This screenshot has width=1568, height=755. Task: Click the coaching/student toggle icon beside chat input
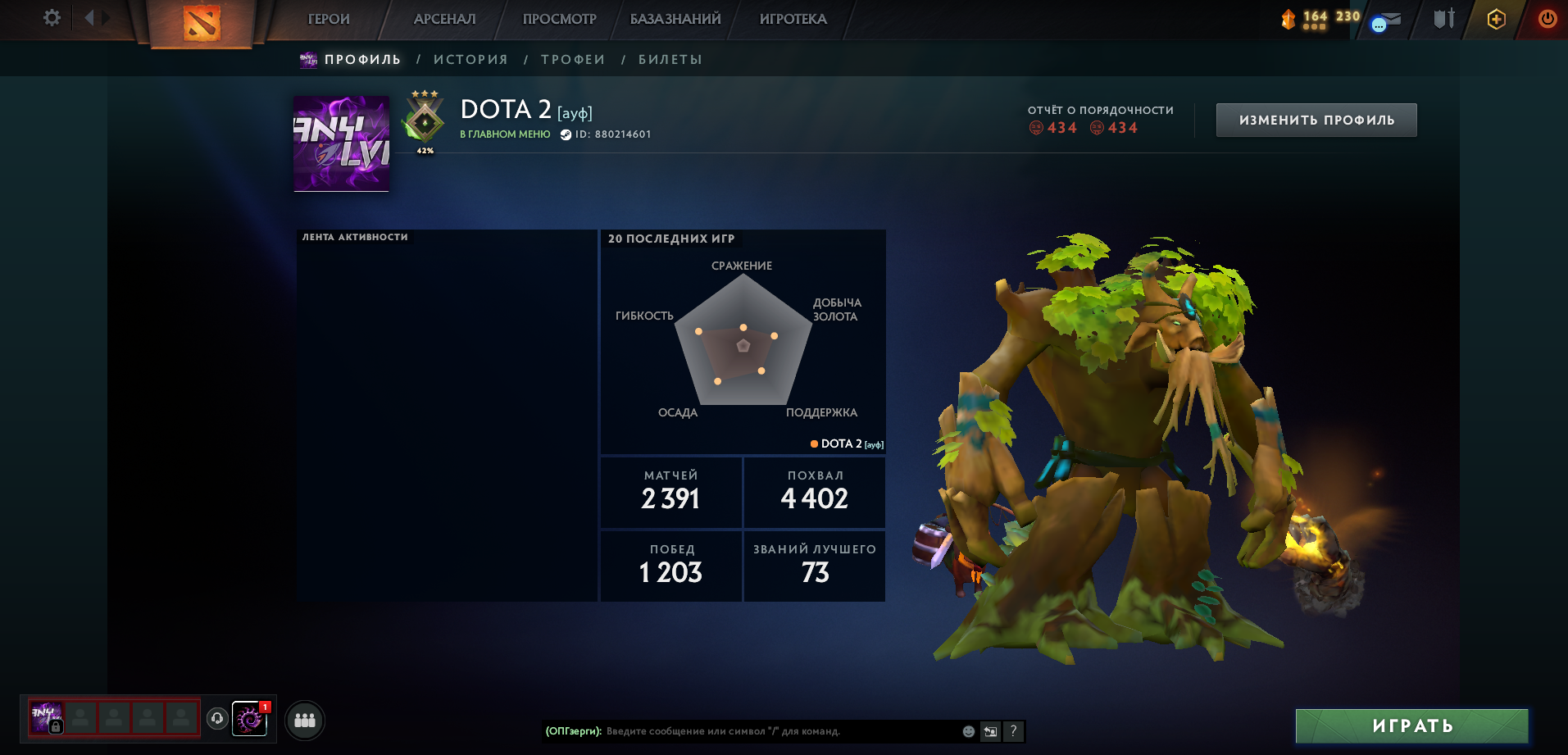point(990,730)
